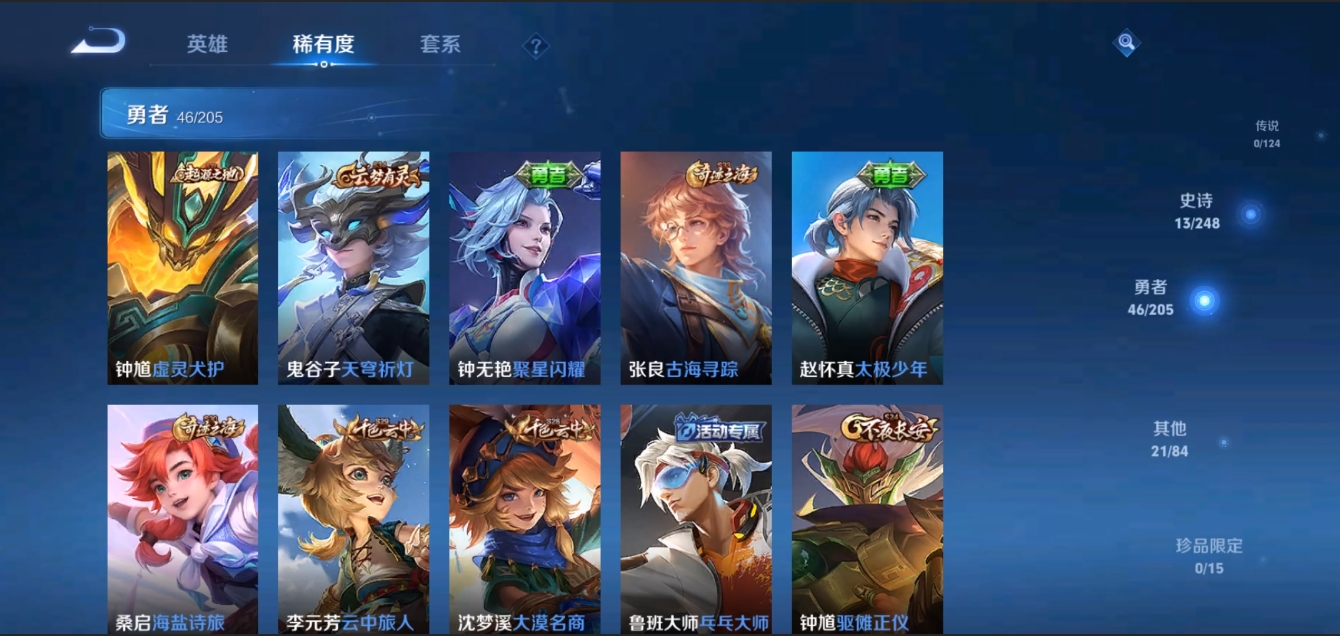Image resolution: width=1340 pixels, height=636 pixels.
Task: Switch to the 英雄 tab
Action: click(x=207, y=44)
